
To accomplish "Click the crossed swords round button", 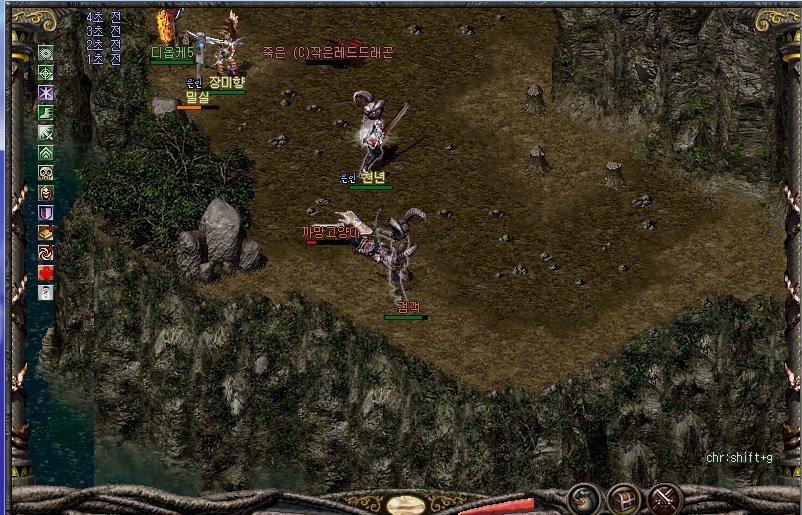I will coord(664,498).
